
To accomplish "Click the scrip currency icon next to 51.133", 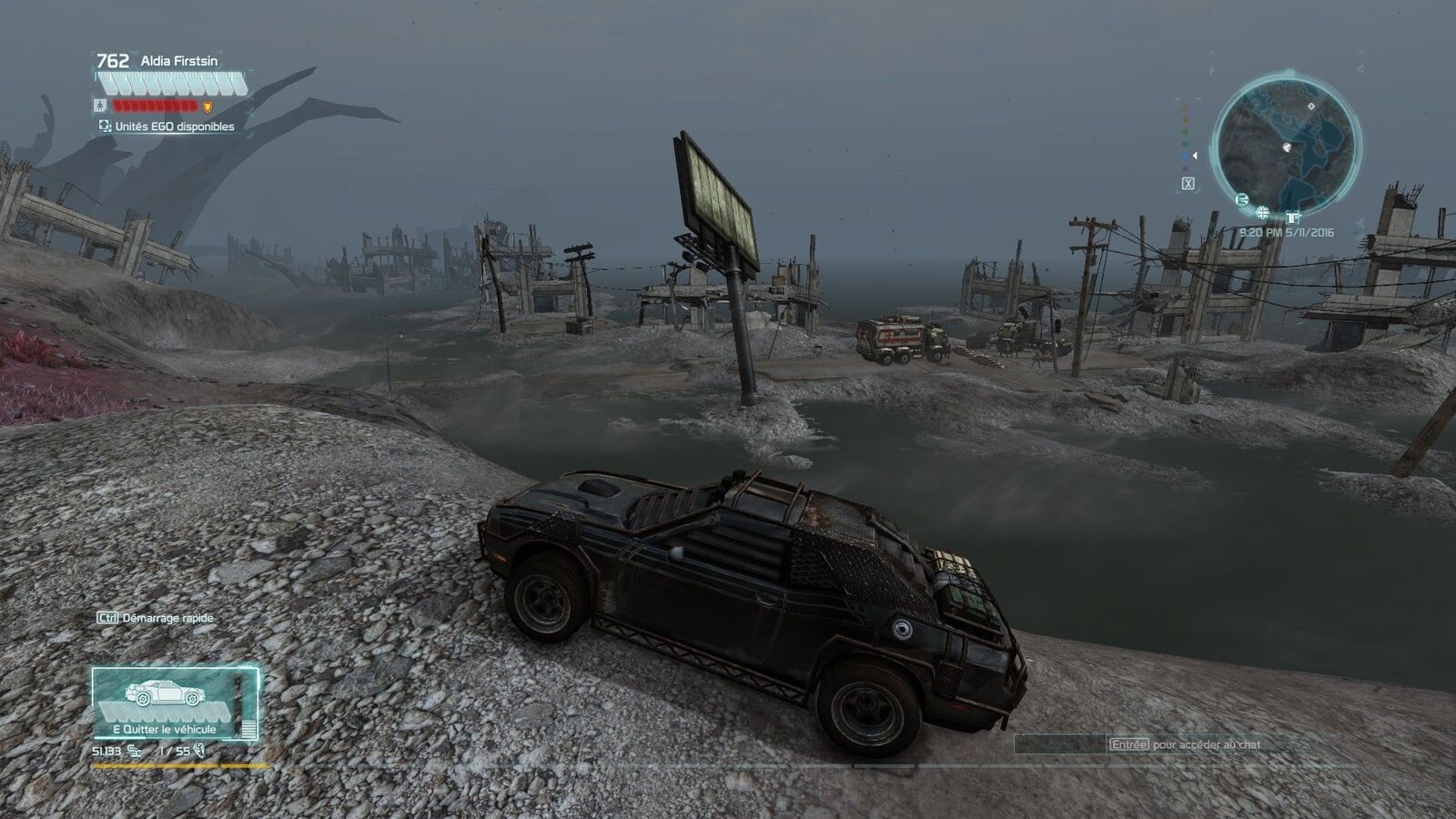I will pos(134,752).
